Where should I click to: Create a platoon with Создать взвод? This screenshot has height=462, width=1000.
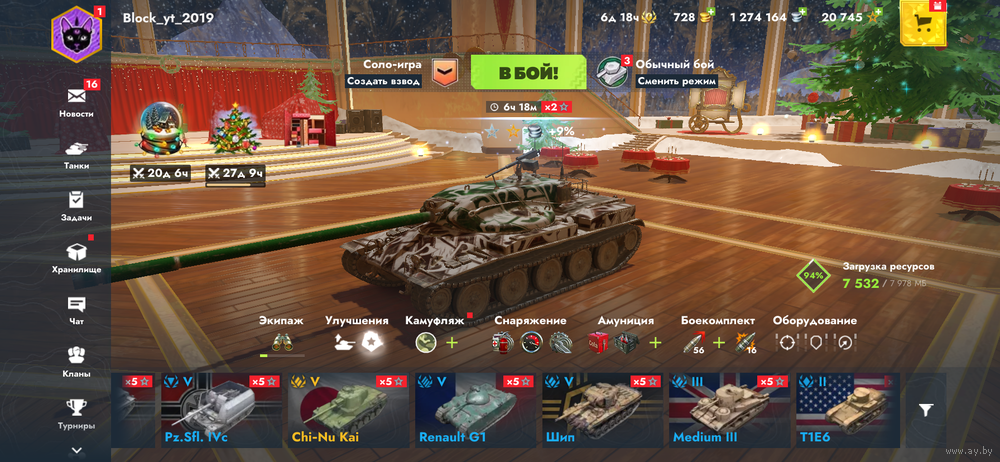tap(382, 81)
